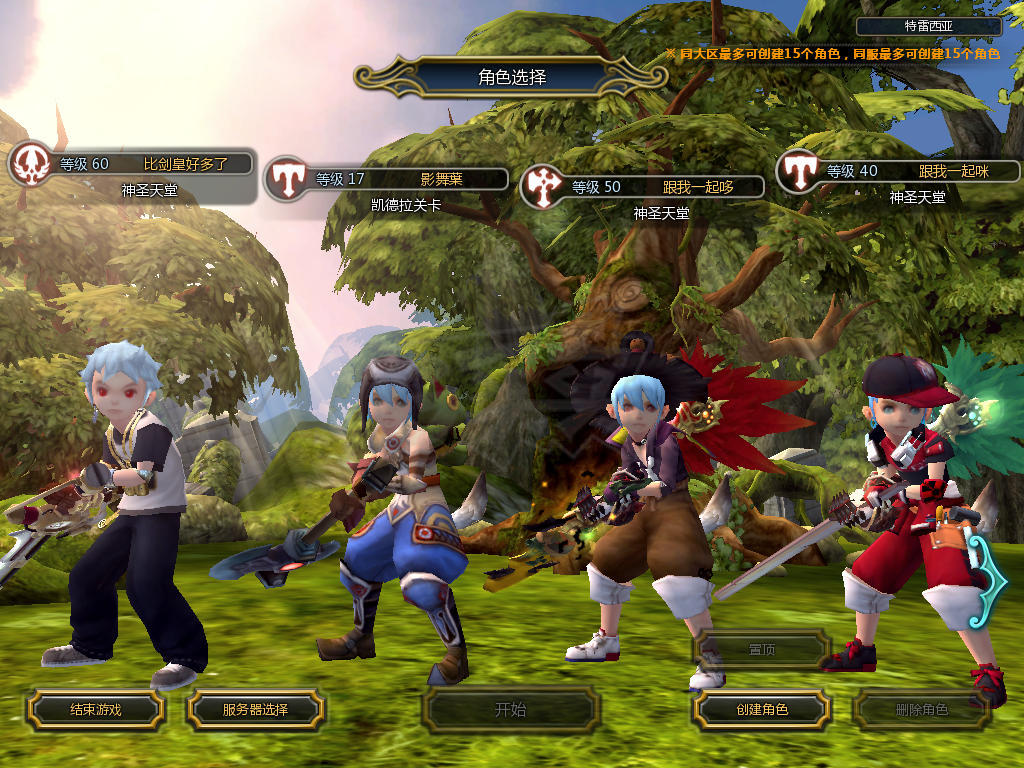1024x768 pixels.
Task: Start the game with 开始 button
Action: (510, 710)
